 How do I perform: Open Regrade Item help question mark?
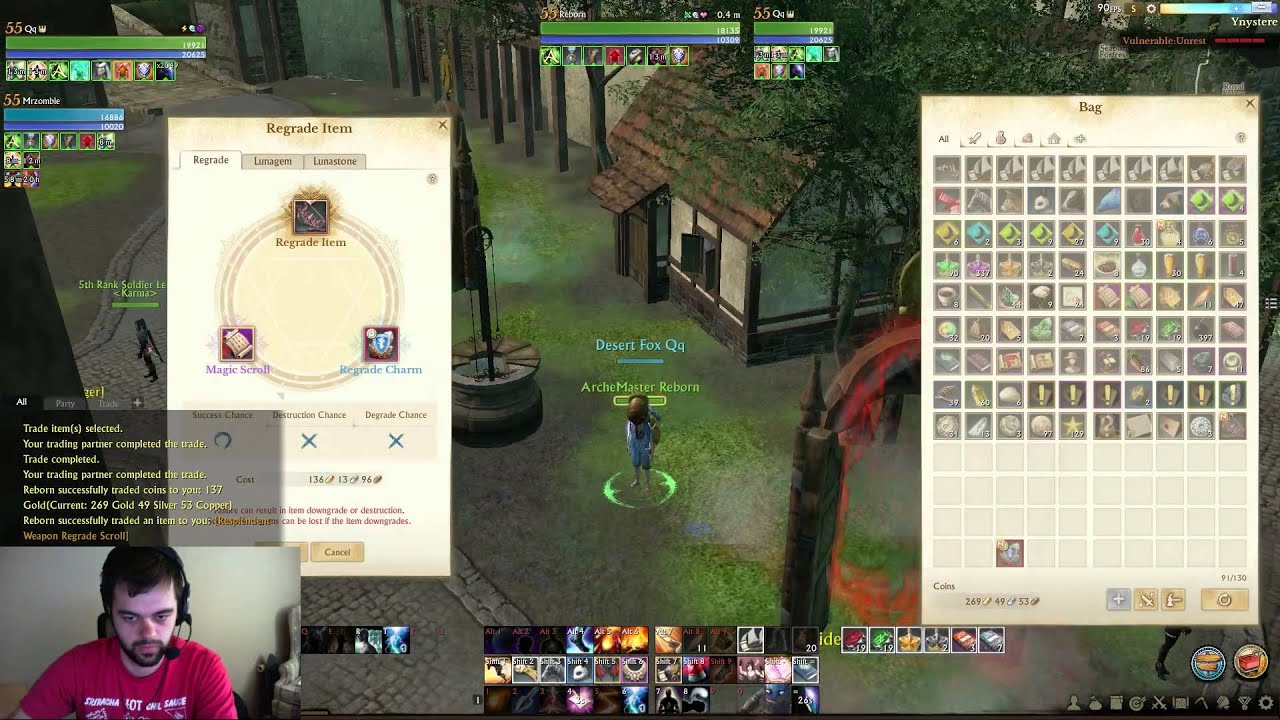[432, 179]
